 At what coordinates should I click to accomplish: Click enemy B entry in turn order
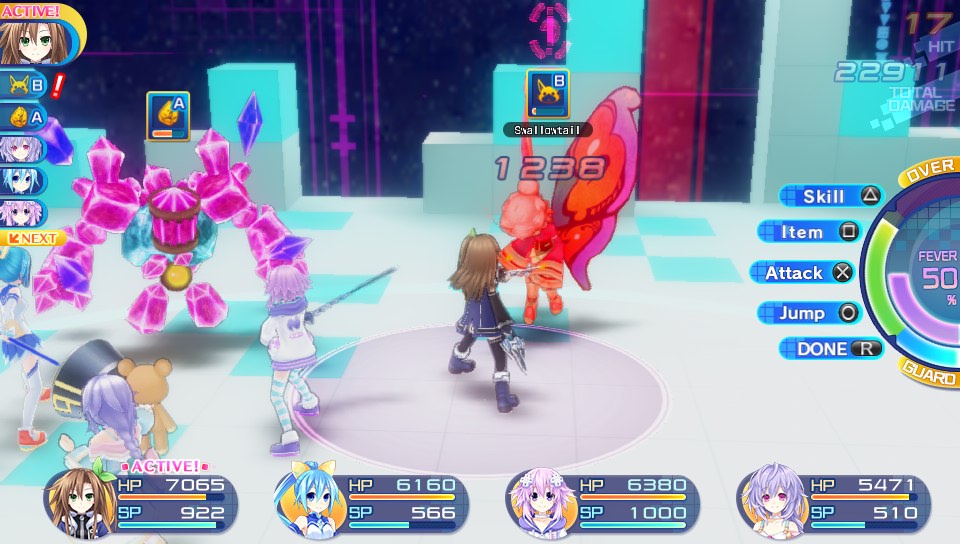tap(25, 86)
